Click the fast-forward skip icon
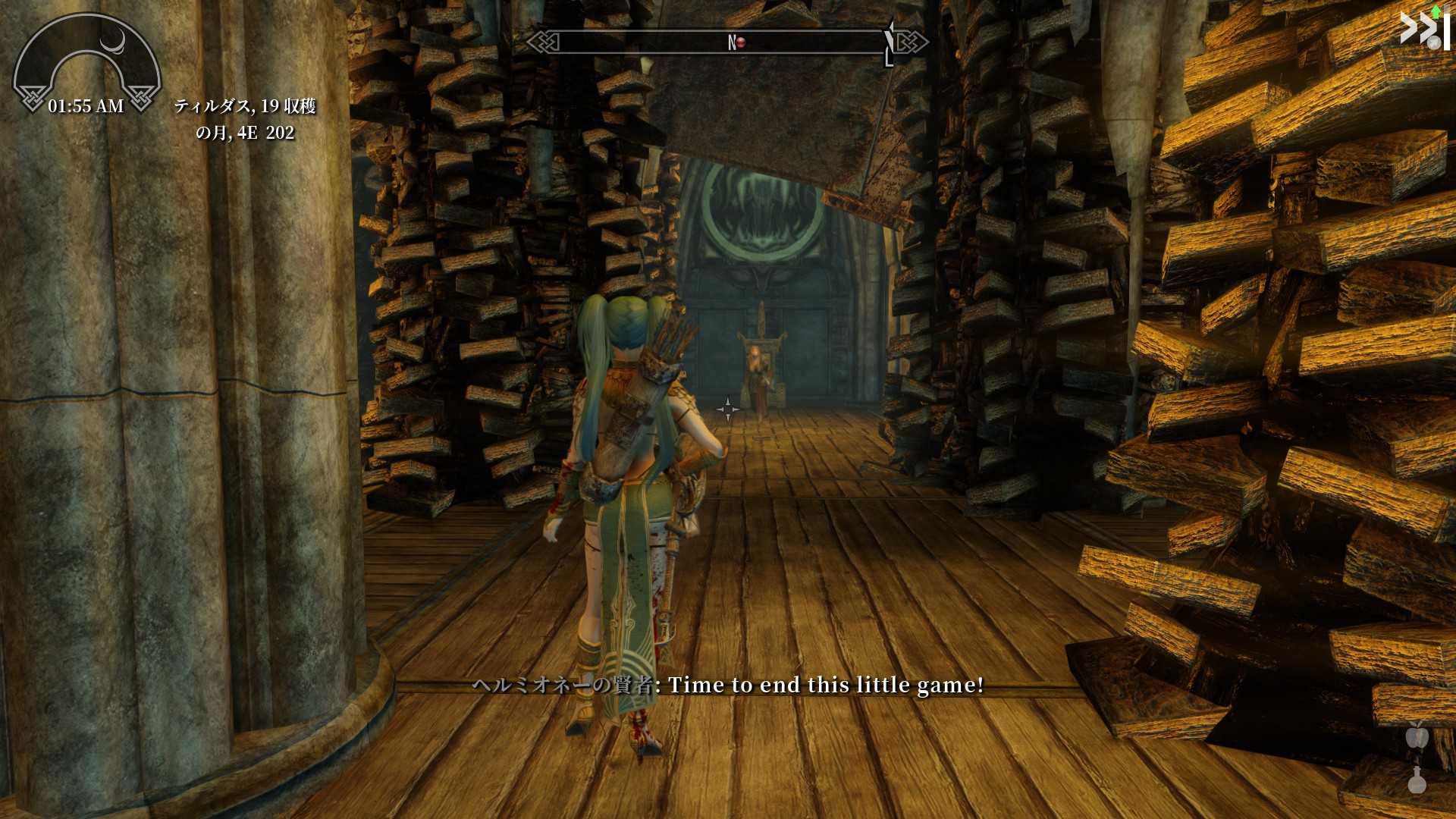1456x819 pixels. coord(1423,30)
